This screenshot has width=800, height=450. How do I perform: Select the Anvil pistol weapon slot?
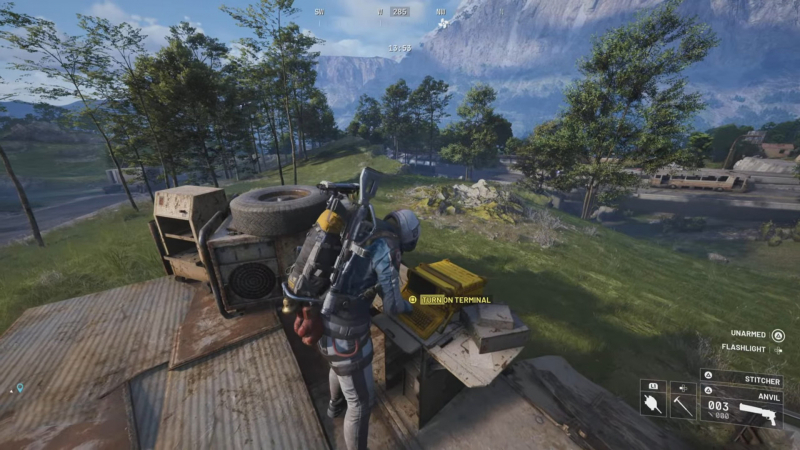coord(740,407)
